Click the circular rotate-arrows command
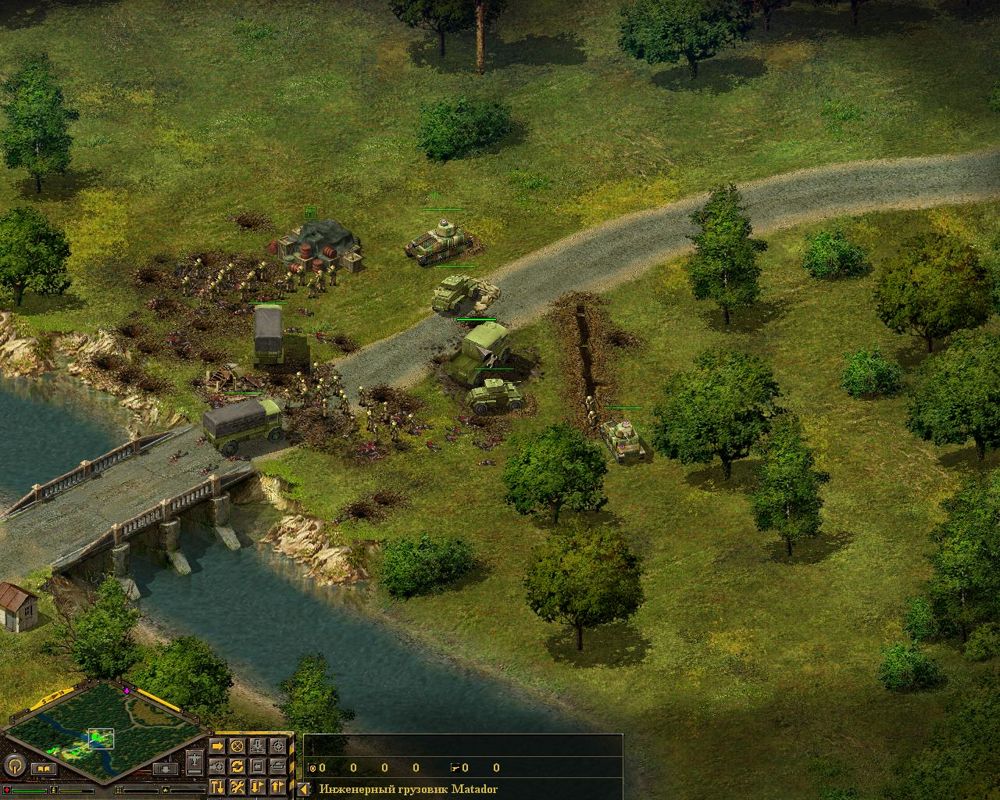The width and height of the screenshot is (1000, 800). [237, 766]
